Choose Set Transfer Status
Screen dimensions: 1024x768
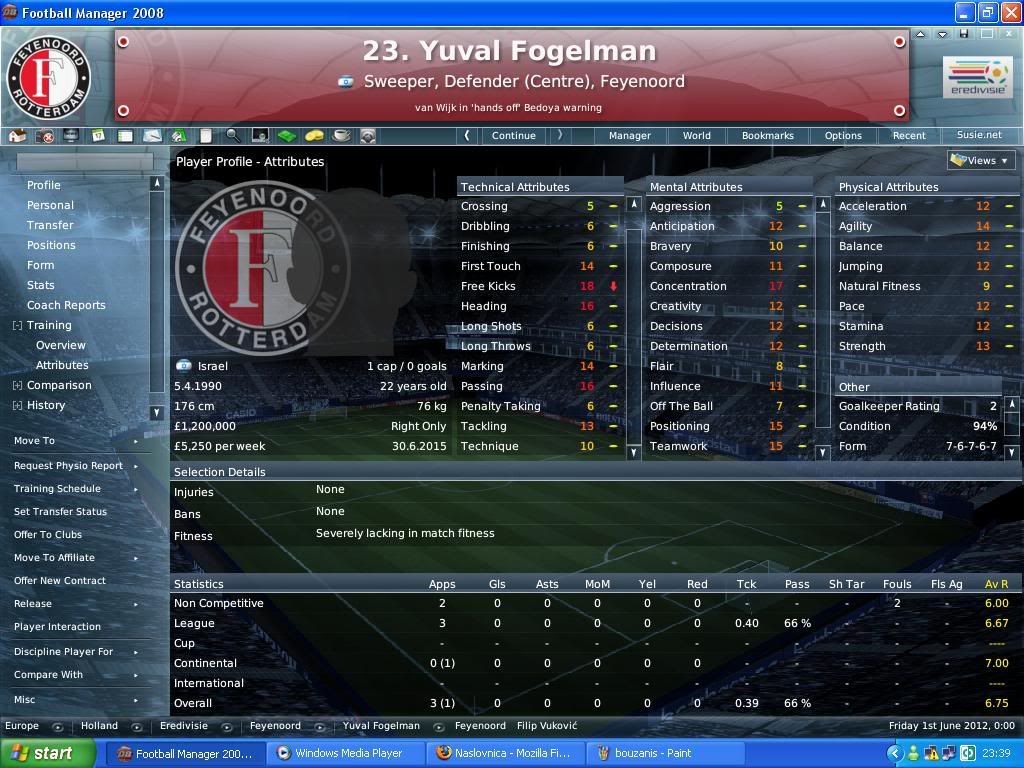pos(60,511)
